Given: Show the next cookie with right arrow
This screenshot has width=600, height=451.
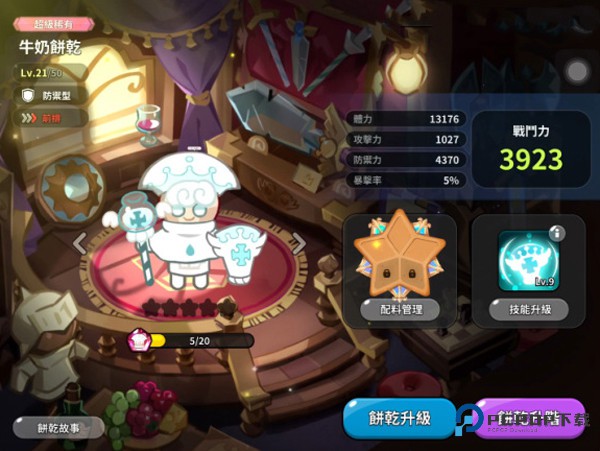Looking at the screenshot, I should [x=298, y=242].
